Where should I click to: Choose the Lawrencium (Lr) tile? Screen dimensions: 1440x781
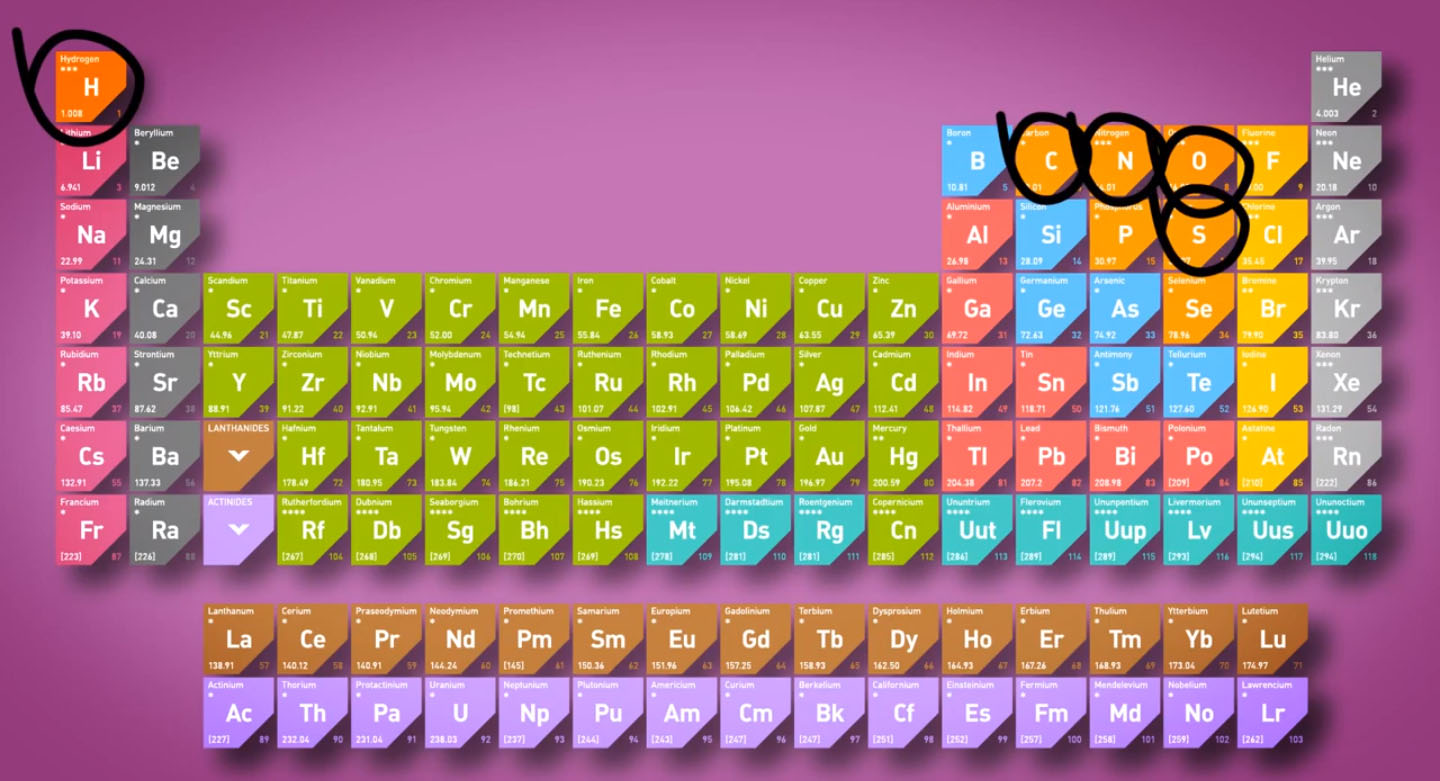[1272, 713]
